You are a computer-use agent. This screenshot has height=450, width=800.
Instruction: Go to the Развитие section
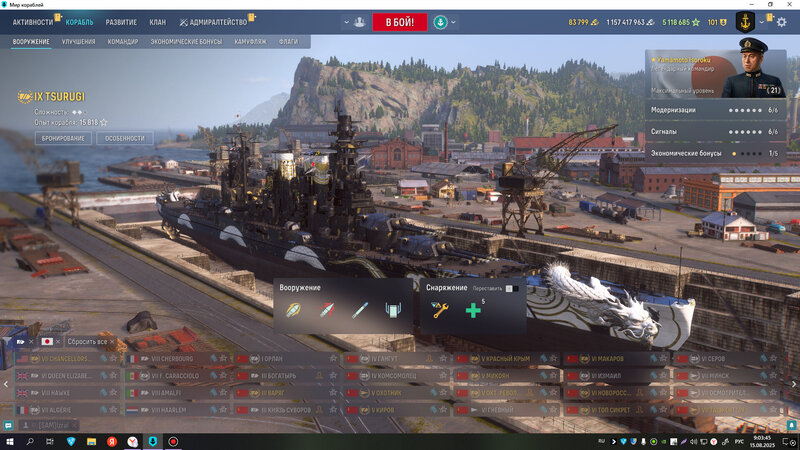click(x=121, y=21)
